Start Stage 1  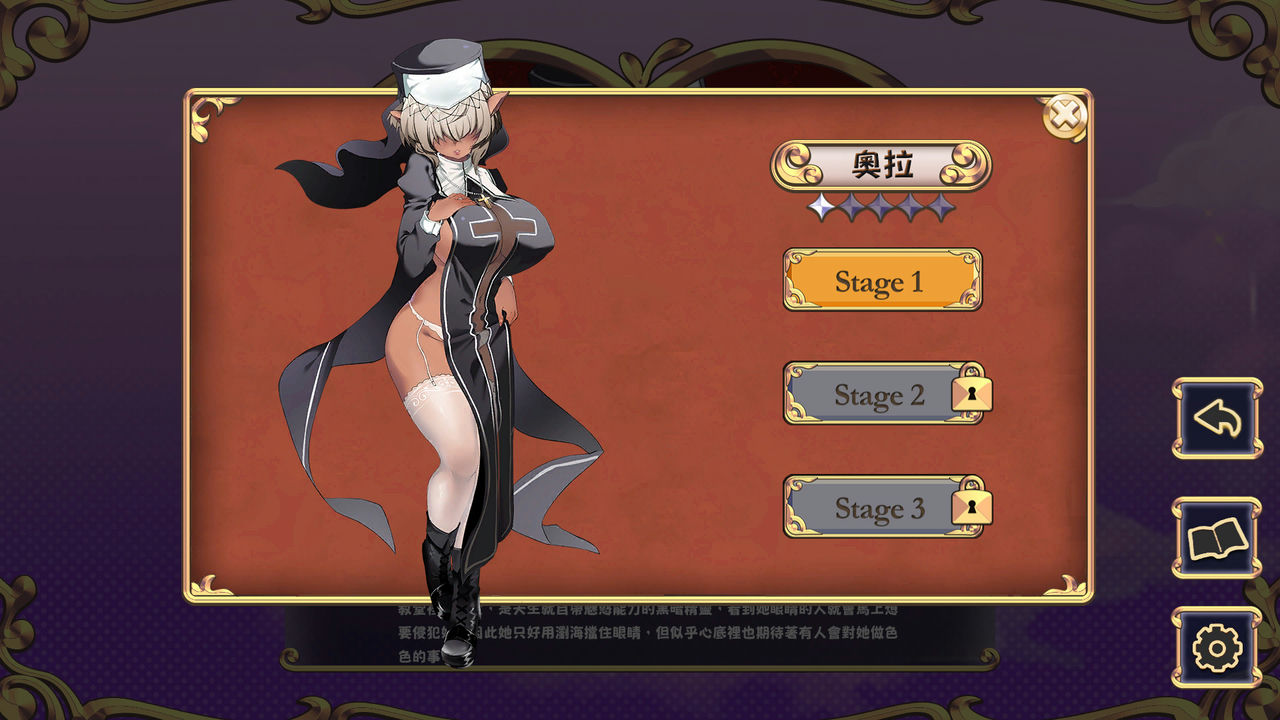pyautogui.click(x=882, y=281)
